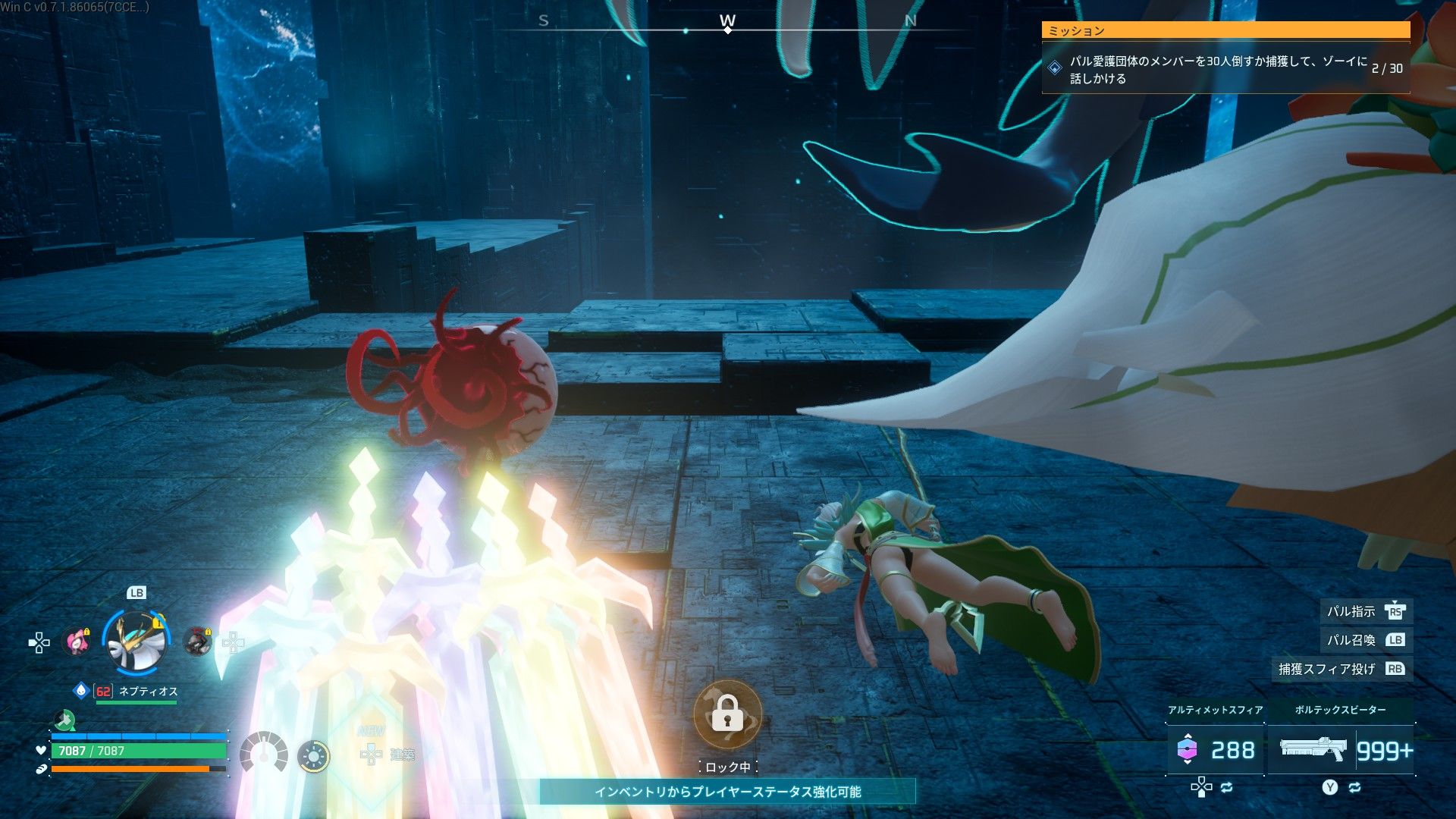Image resolution: width=1456 pixels, height=819 pixels.
Task: Click the inventory status upgrade notification banner
Action: coord(727,792)
